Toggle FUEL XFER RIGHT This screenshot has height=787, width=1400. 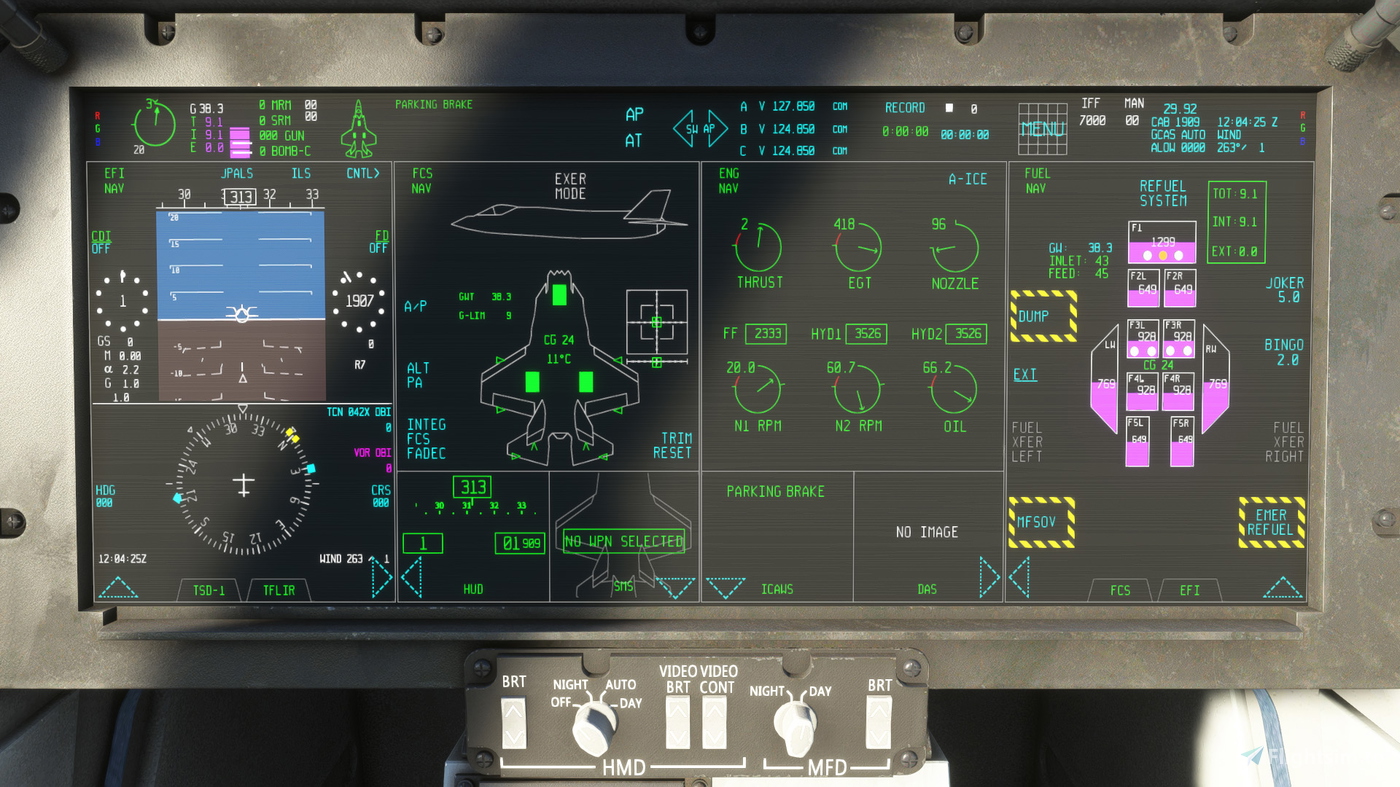pos(1288,442)
